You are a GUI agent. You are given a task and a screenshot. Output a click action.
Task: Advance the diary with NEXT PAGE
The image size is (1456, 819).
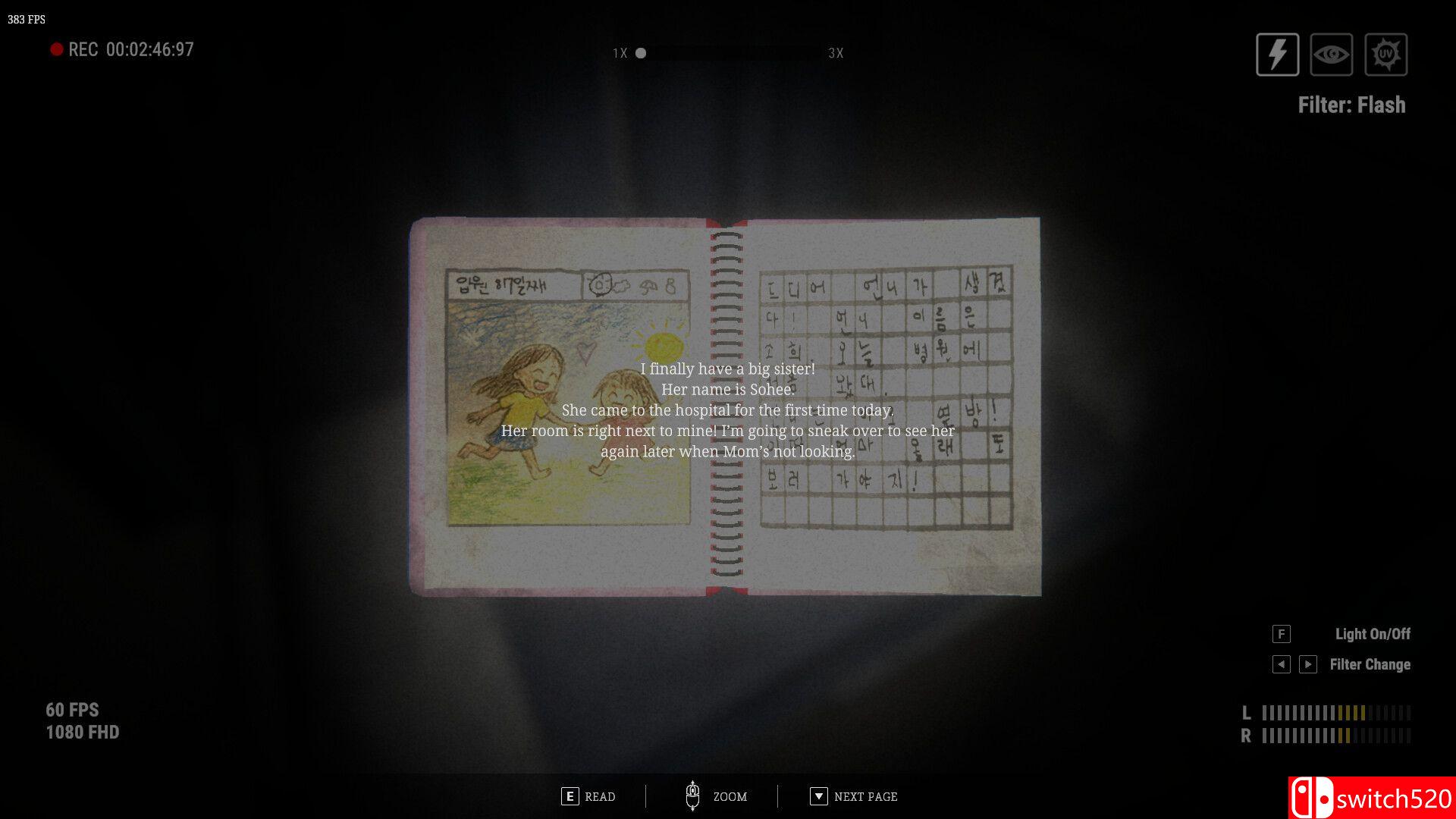(864, 796)
